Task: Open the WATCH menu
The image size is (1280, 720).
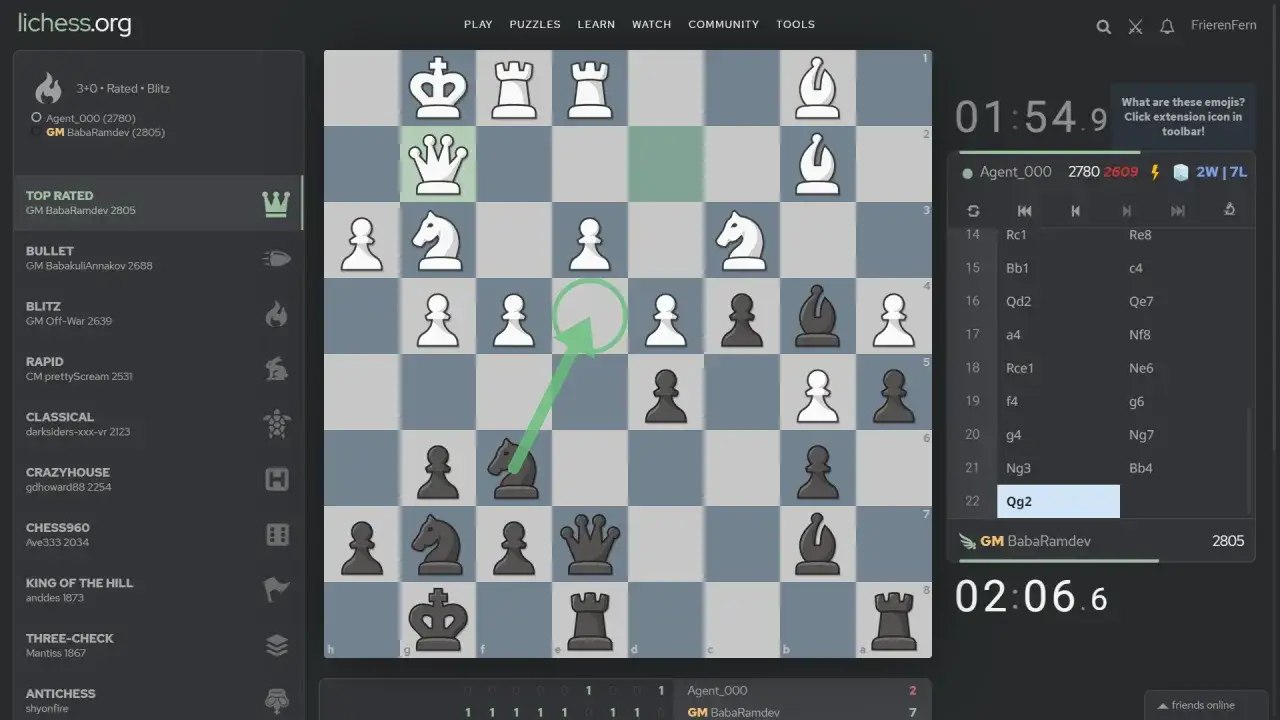Action: (x=651, y=24)
